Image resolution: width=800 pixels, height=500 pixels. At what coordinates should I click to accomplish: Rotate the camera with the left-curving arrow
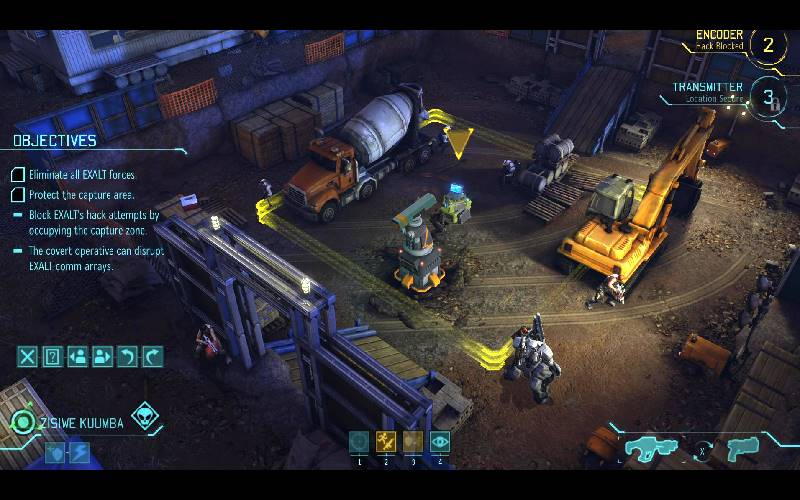click(127, 356)
